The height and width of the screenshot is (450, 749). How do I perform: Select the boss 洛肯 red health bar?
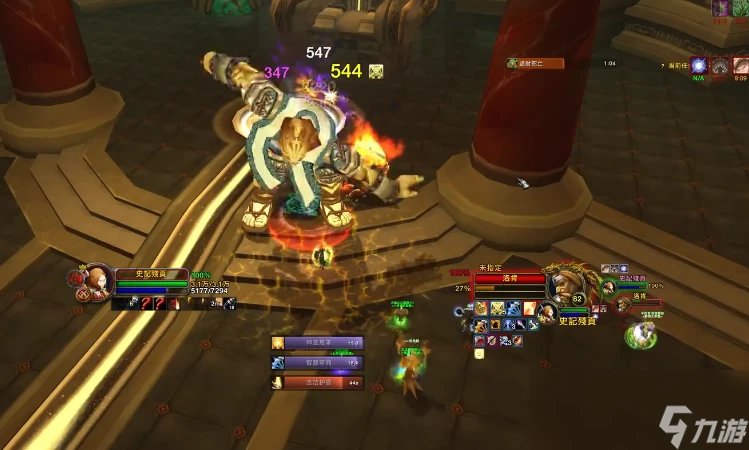510,280
